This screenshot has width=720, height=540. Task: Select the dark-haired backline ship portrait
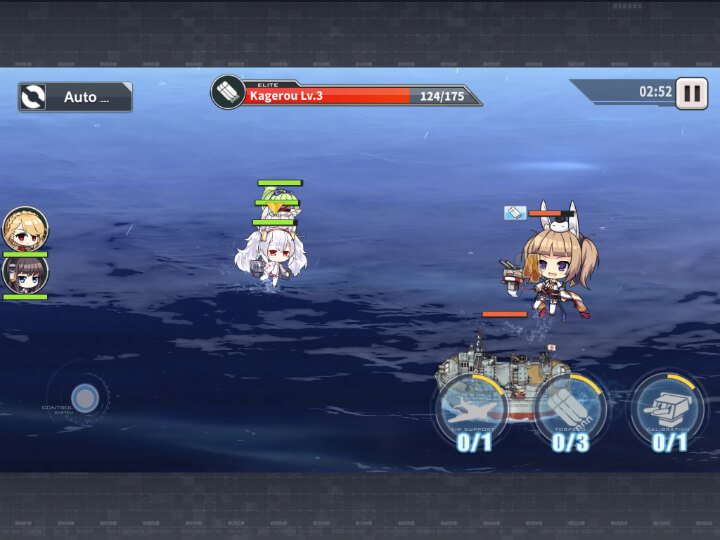(25, 273)
